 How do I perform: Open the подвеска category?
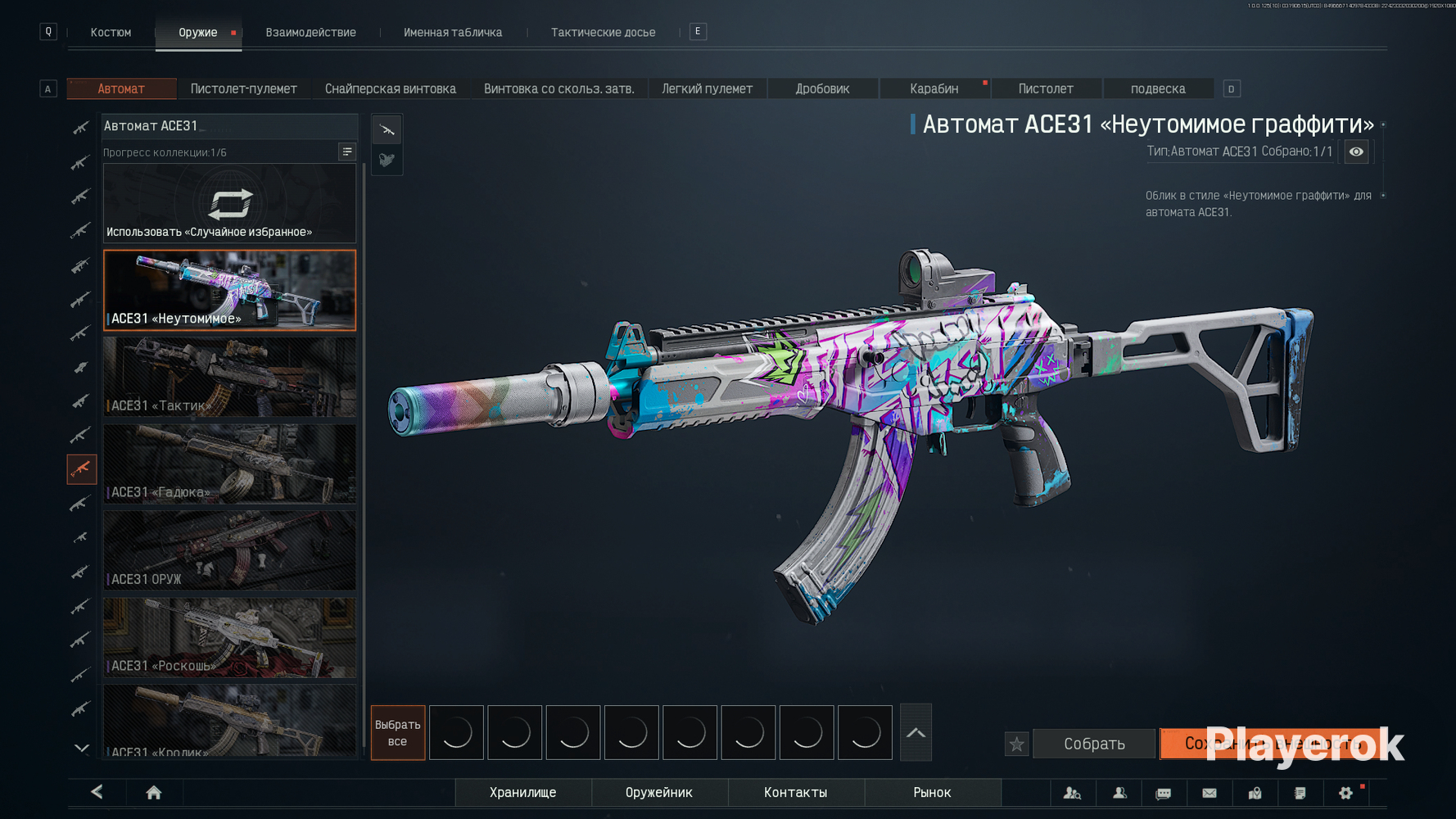point(1157,88)
